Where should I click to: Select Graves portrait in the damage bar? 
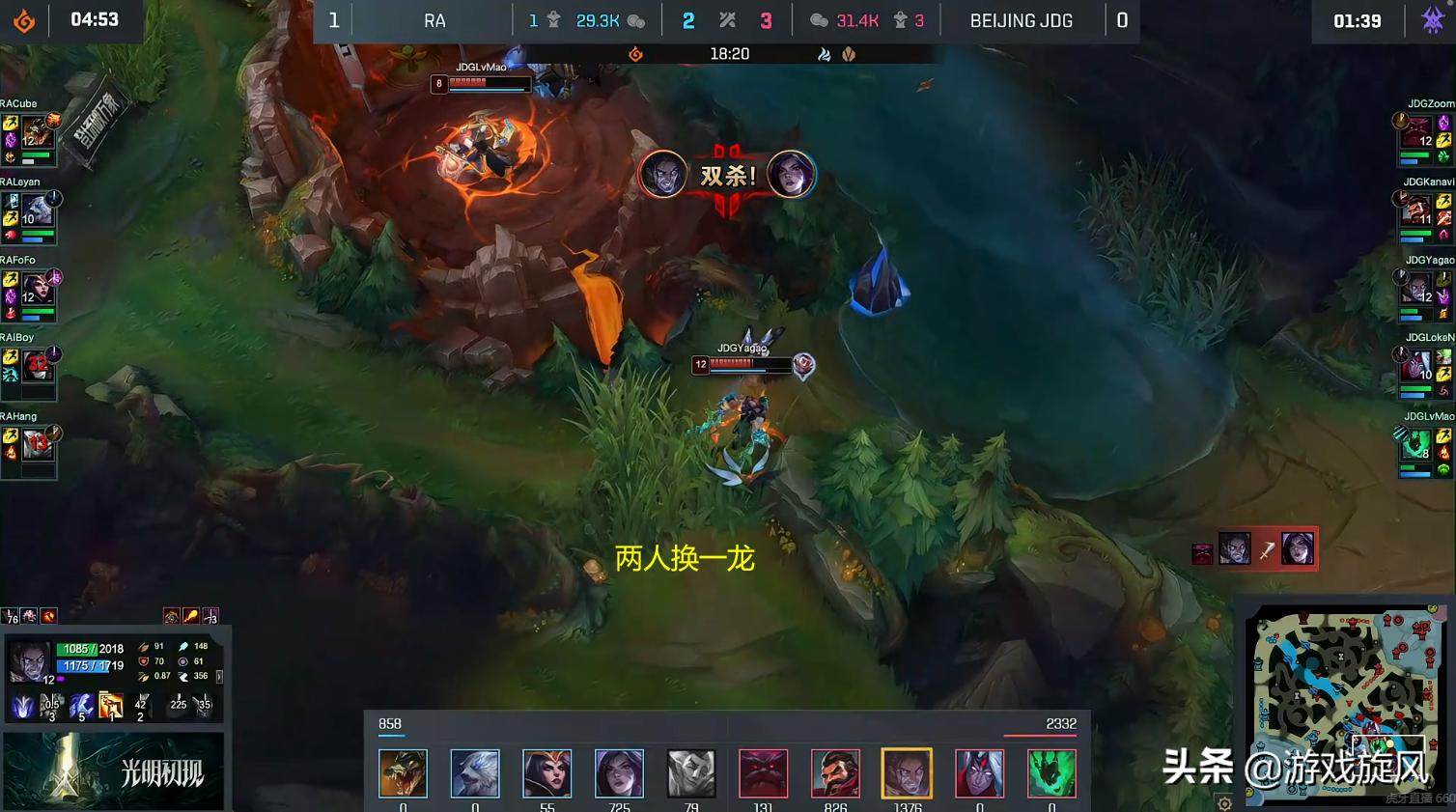pyautogui.click(x=835, y=773)
